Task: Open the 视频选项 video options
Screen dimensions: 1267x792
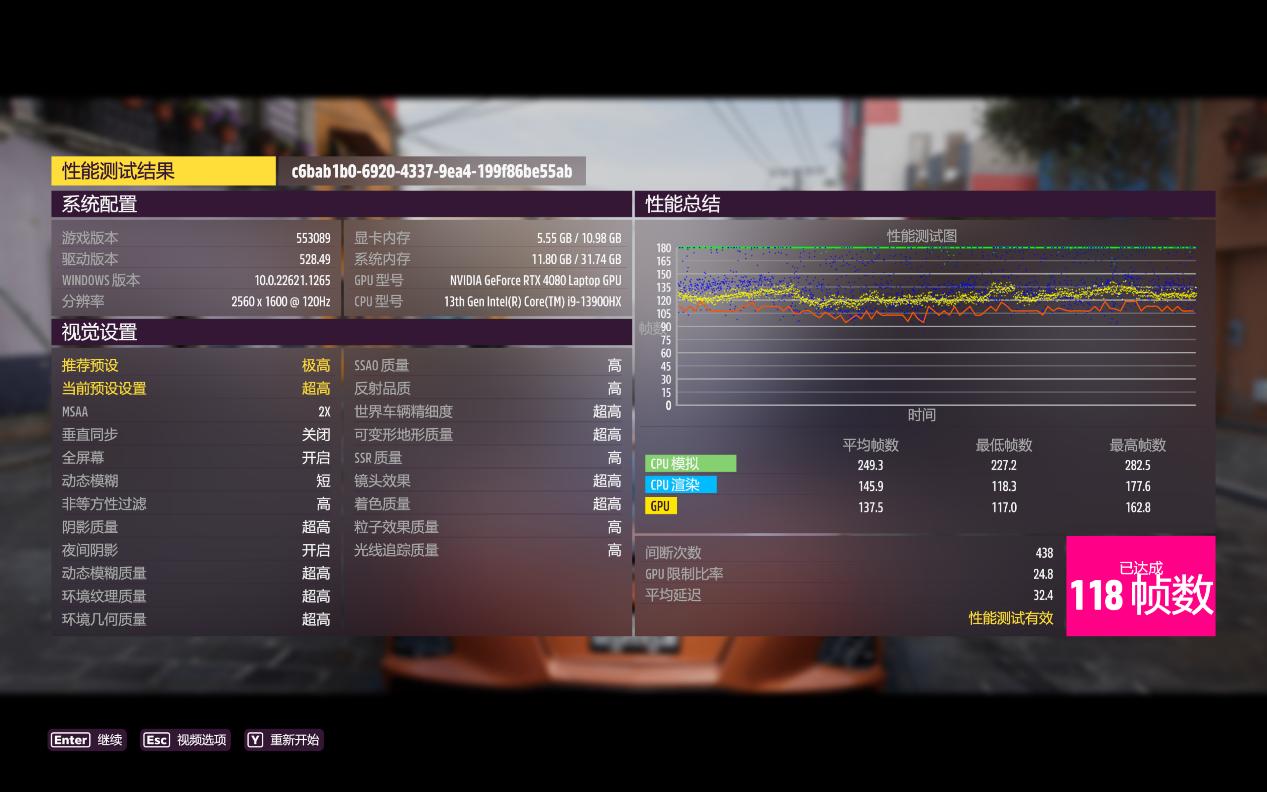Action: tap(185, 740)
